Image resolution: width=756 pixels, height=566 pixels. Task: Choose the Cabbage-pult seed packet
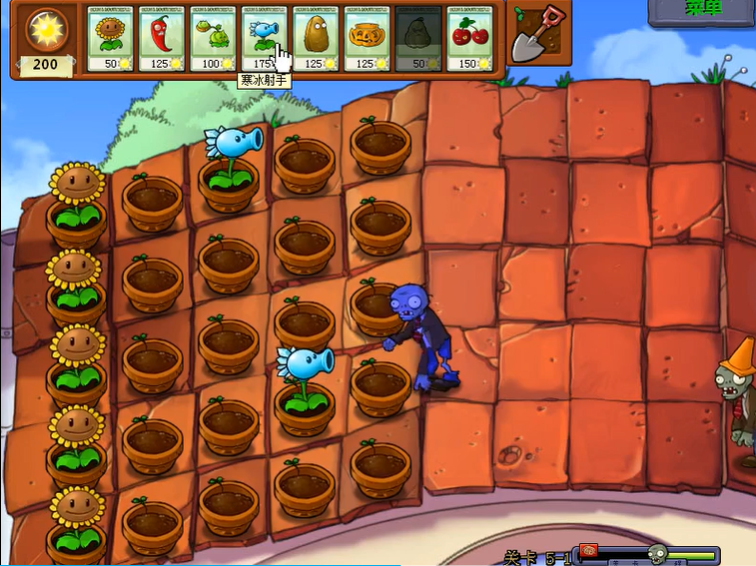[213, 39]
